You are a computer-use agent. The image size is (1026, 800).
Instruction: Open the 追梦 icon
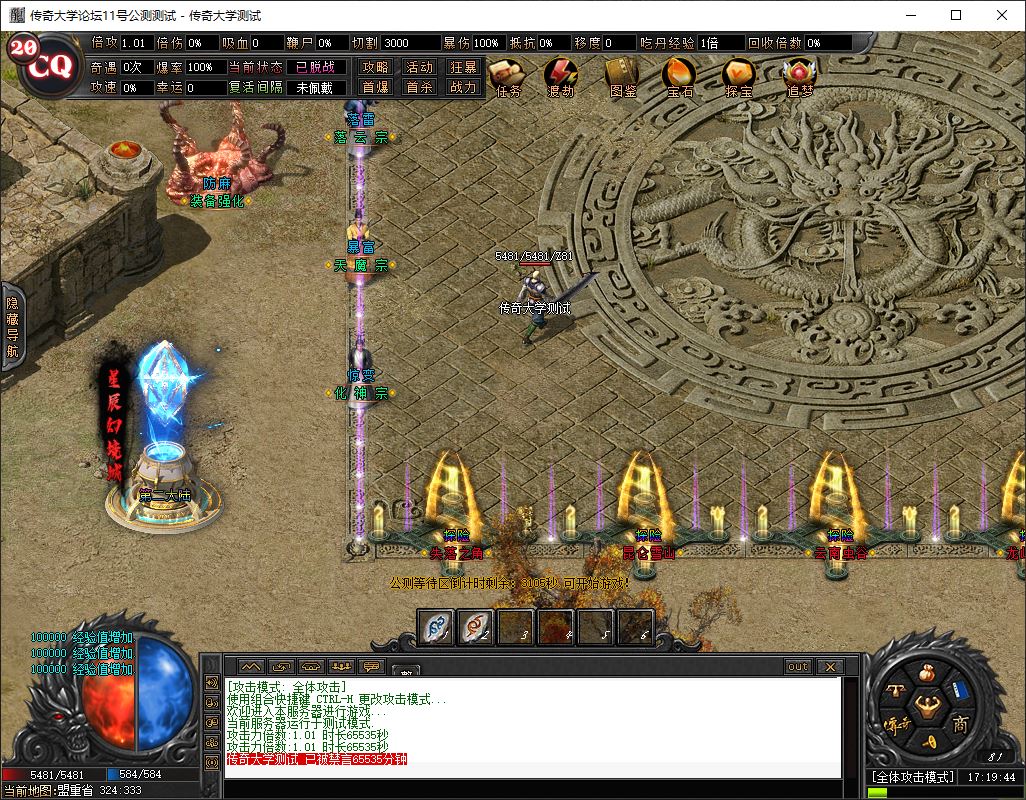tap(799, 75)
